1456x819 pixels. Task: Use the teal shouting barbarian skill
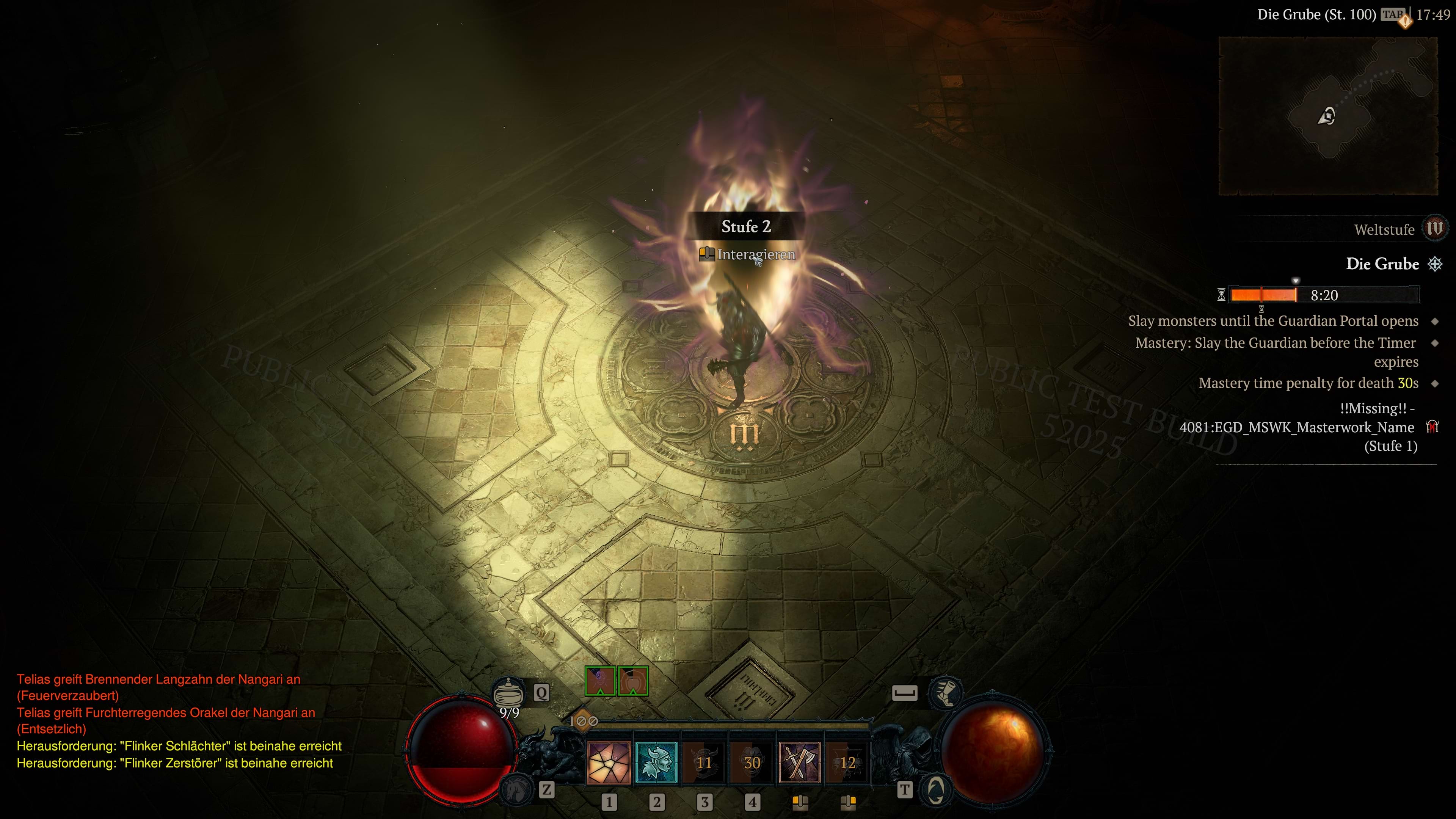coord(656,763)
